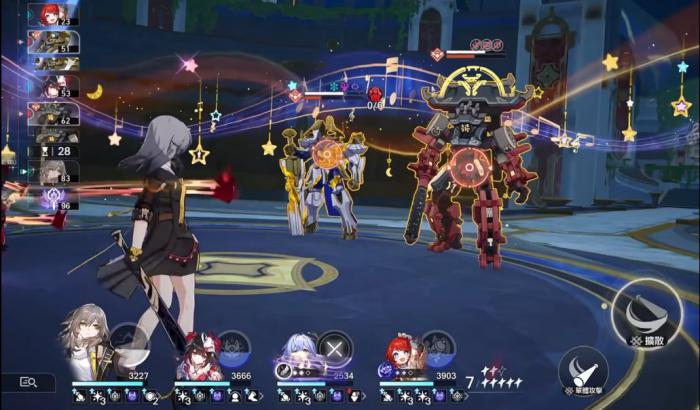
Task: Tap the X-marked ultimate orb beside Robin
Action: point(336,346)
